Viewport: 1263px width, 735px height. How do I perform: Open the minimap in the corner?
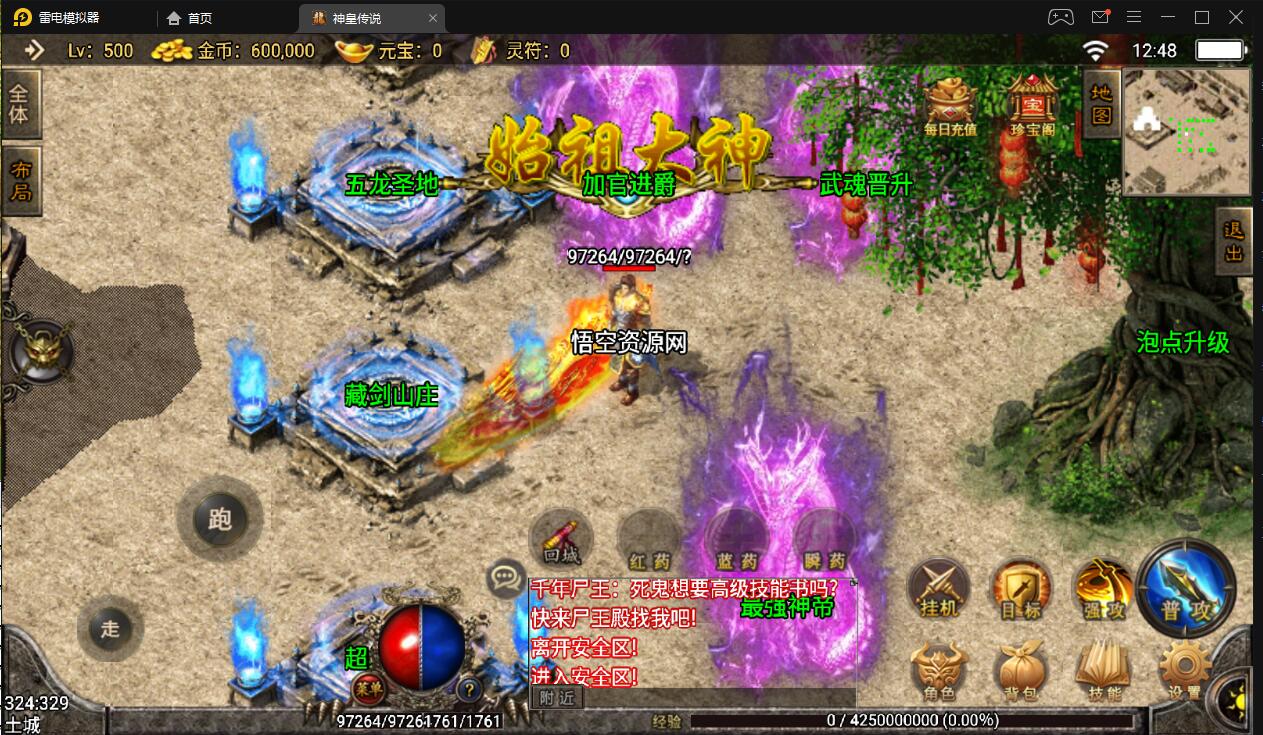pyautogui.click(x=1187, y=131)
